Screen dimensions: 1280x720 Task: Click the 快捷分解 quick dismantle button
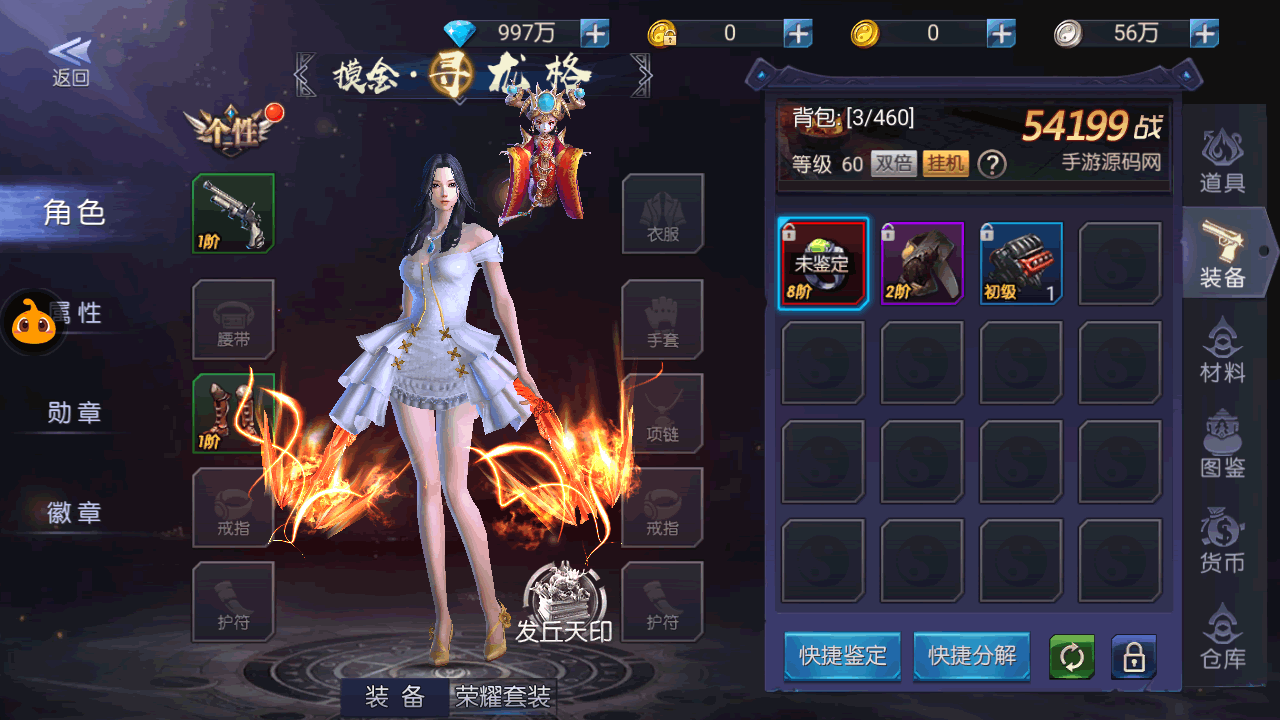pos(971,656)
